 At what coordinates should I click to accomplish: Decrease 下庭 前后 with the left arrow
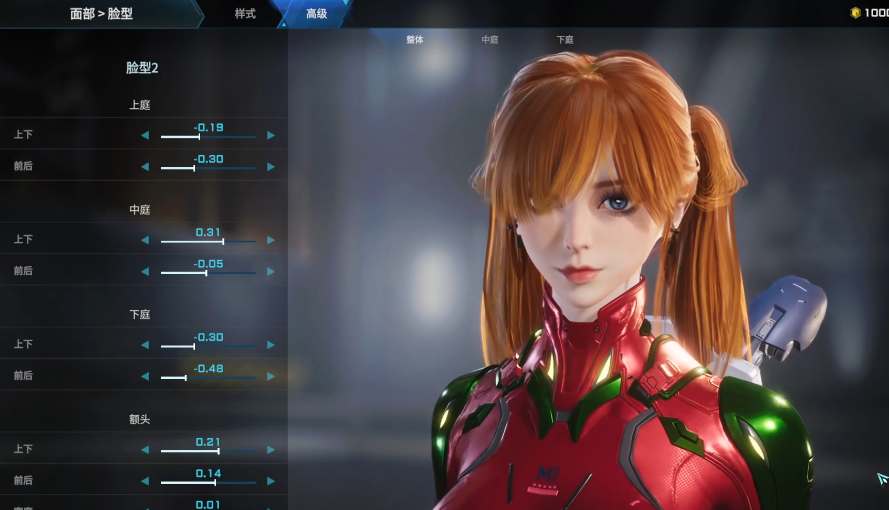[x=145, y=377]
